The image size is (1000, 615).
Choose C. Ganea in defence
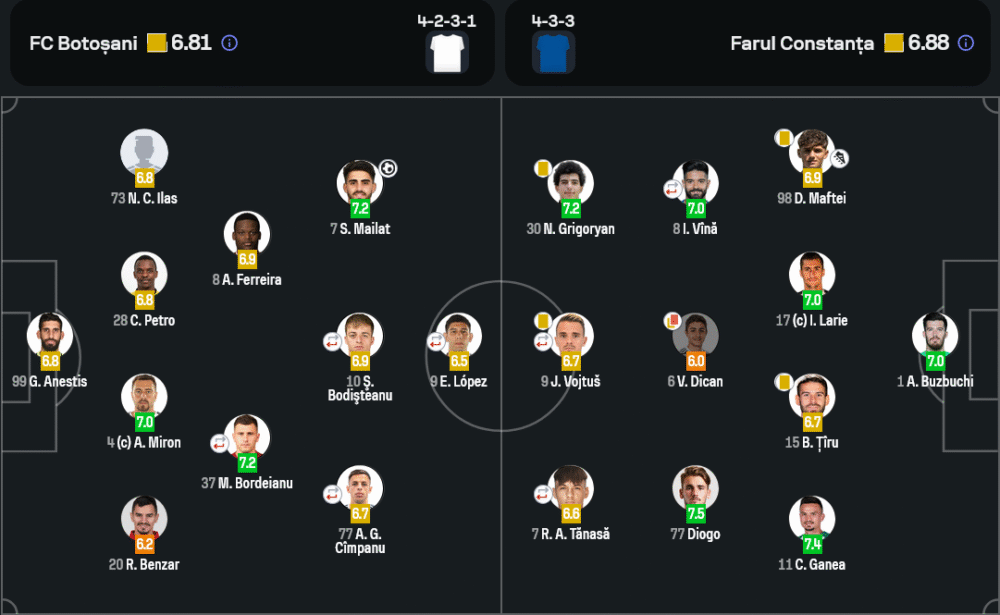(811, 520)
